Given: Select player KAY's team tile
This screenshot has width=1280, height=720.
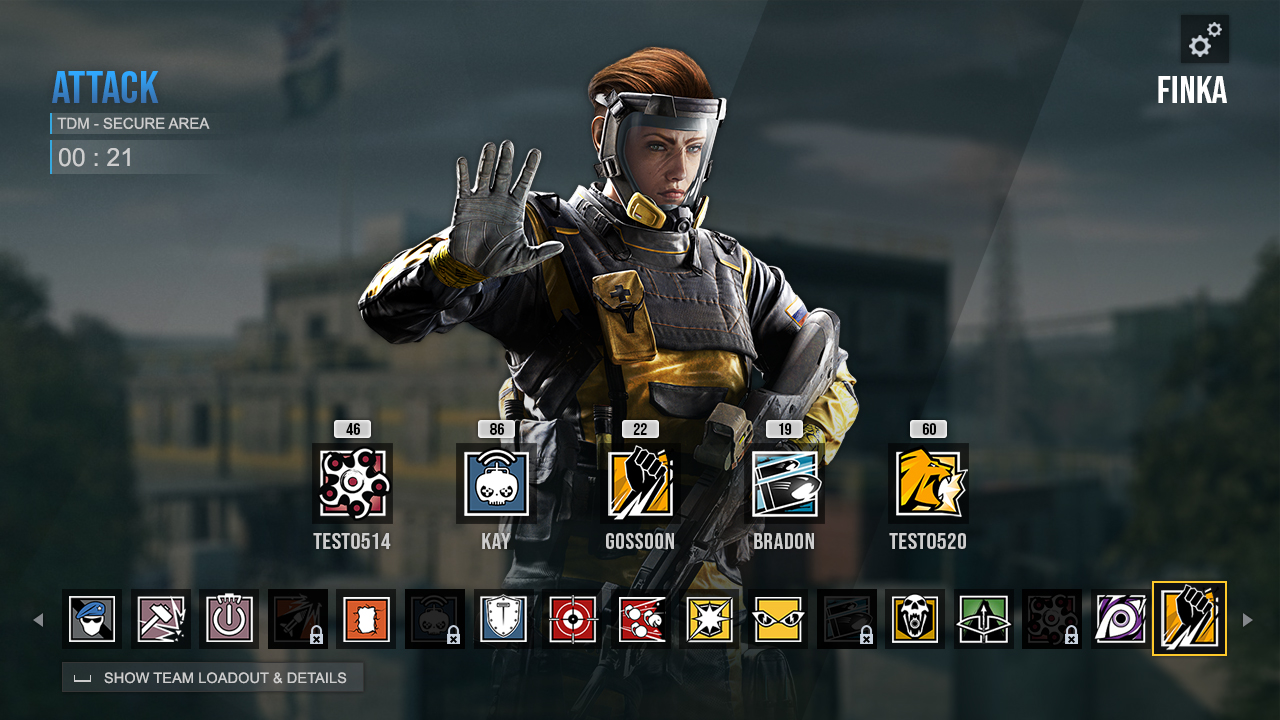Looking at the screenshot, I should 496,484.
